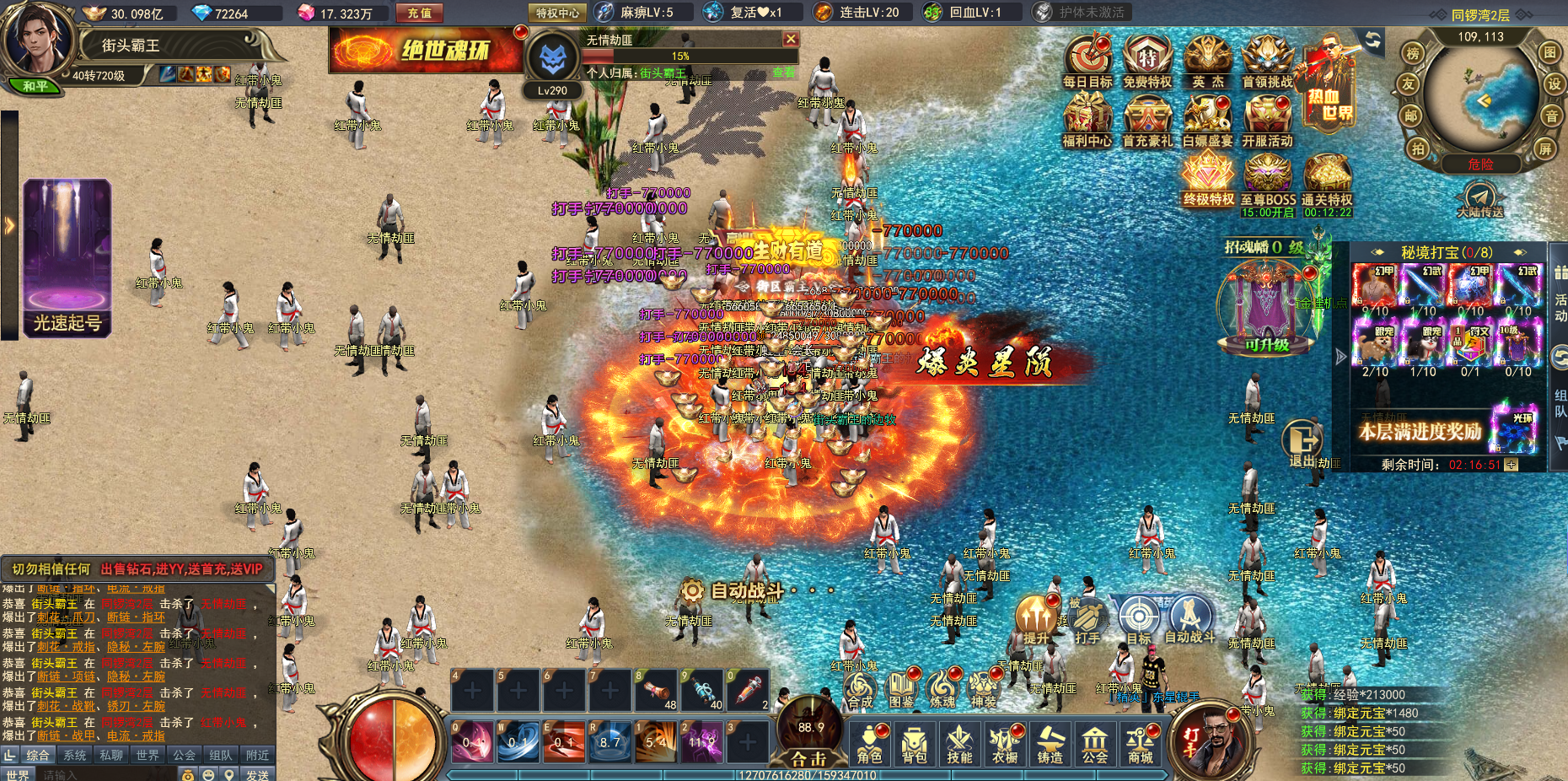Toggle the 自动战斗 auto-battle button
Viewport: 1568px width, 781px height.
pyautogui.click(x=1189, y=620)
